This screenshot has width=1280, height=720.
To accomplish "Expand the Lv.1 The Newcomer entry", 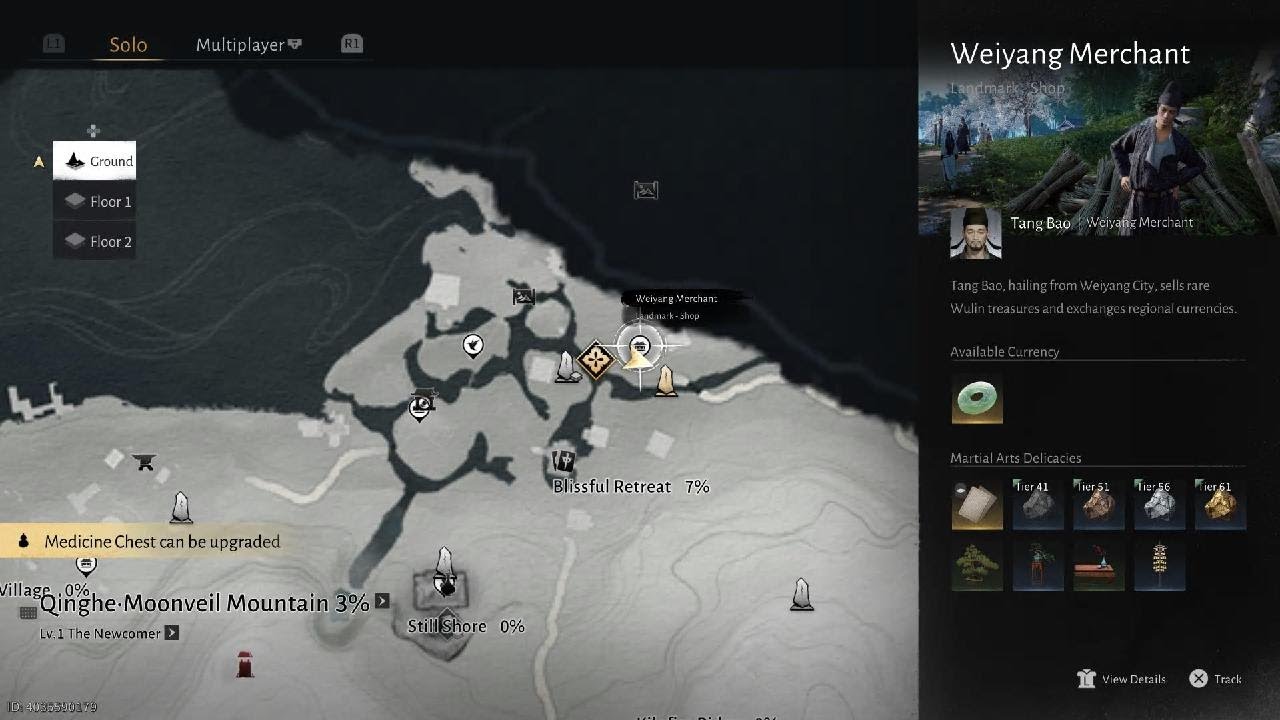I will click(x=172, y=633).
